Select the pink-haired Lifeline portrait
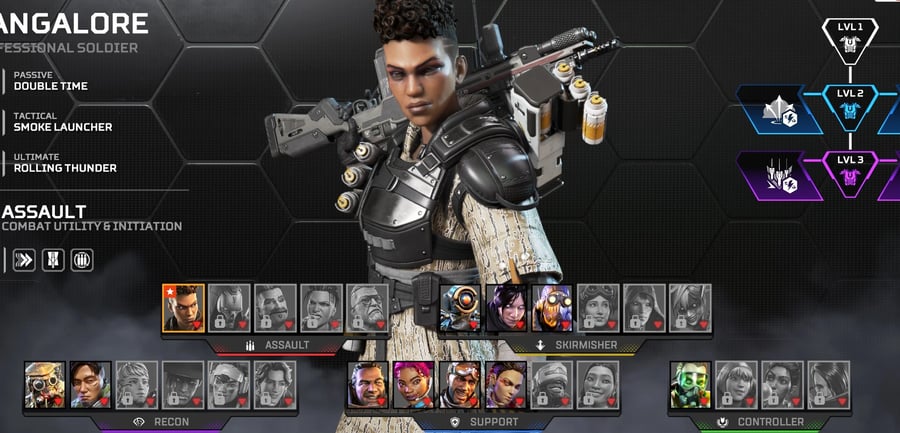The width and height of the screenshot is (900, 433). tap(413, 385)
